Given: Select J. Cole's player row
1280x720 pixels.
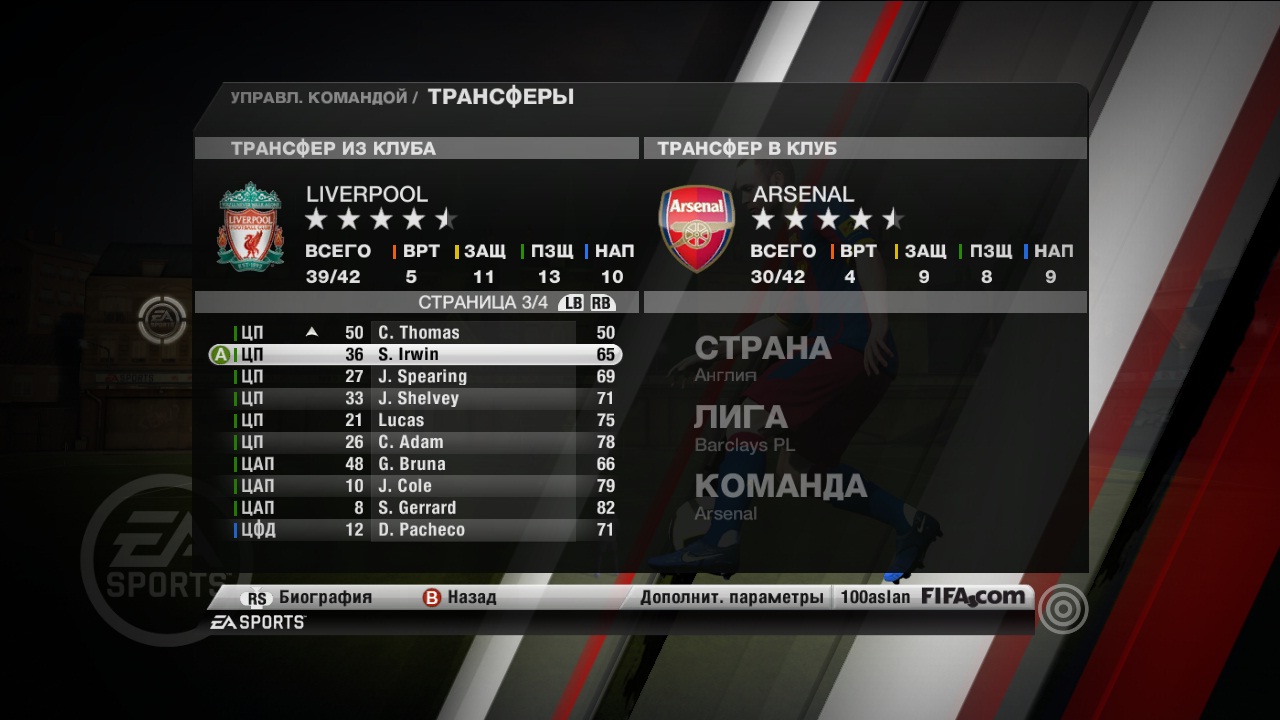Looking at the screenshot, I should coord(405,486).
